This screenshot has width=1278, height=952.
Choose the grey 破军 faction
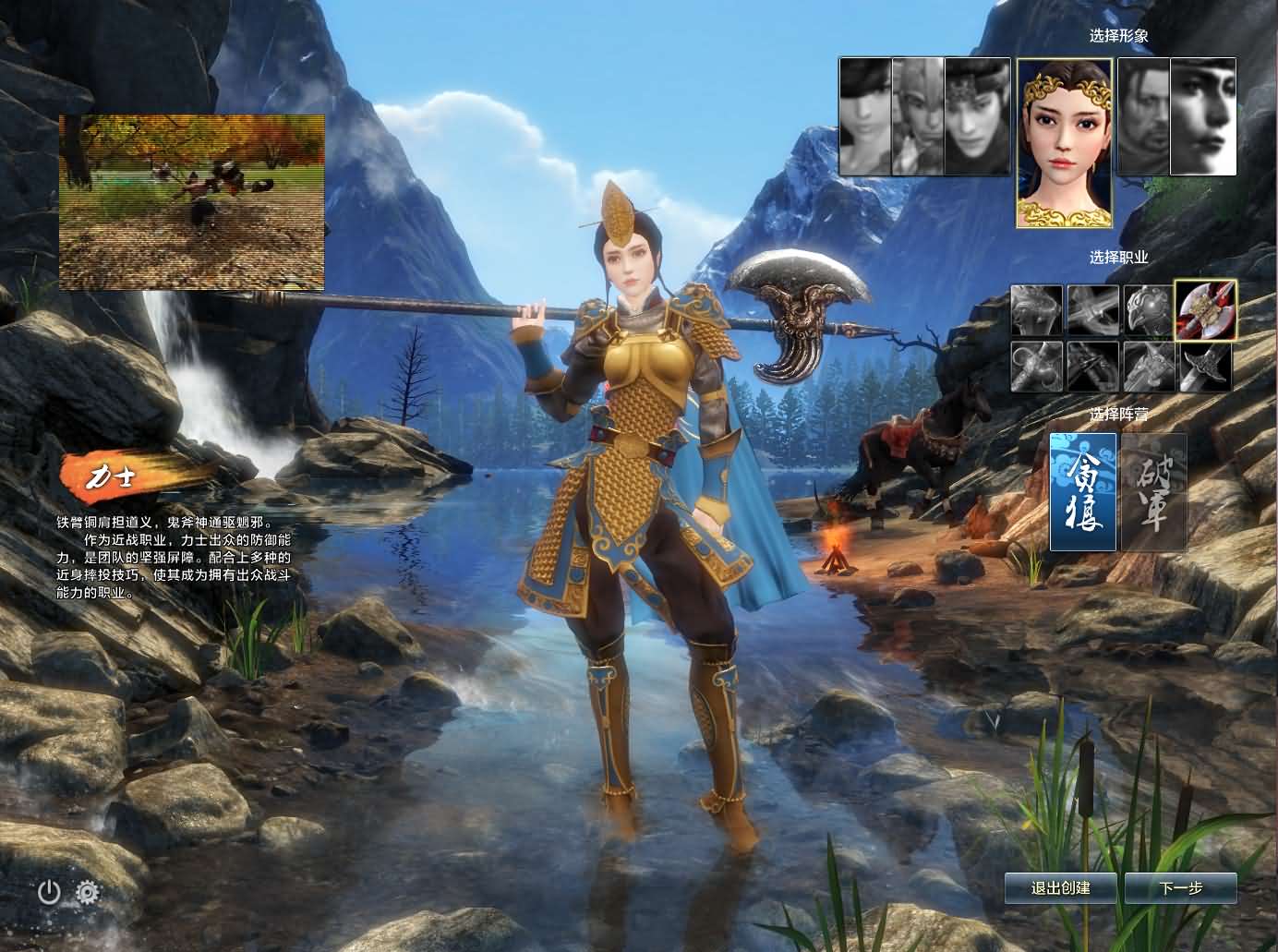point(1153,493)
